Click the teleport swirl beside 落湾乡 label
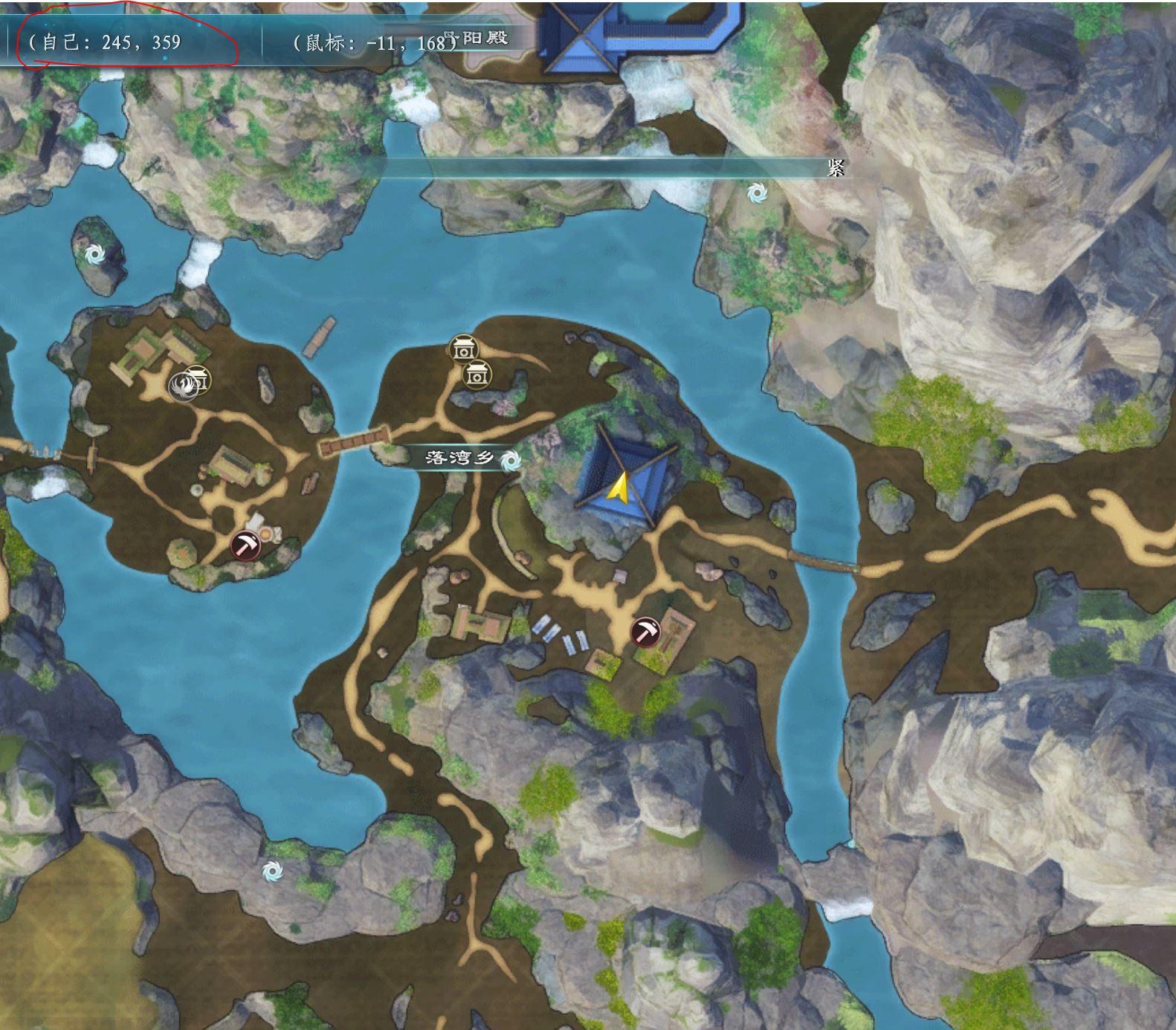The height and width of the screenshot is (1030, 1176). 511,461
